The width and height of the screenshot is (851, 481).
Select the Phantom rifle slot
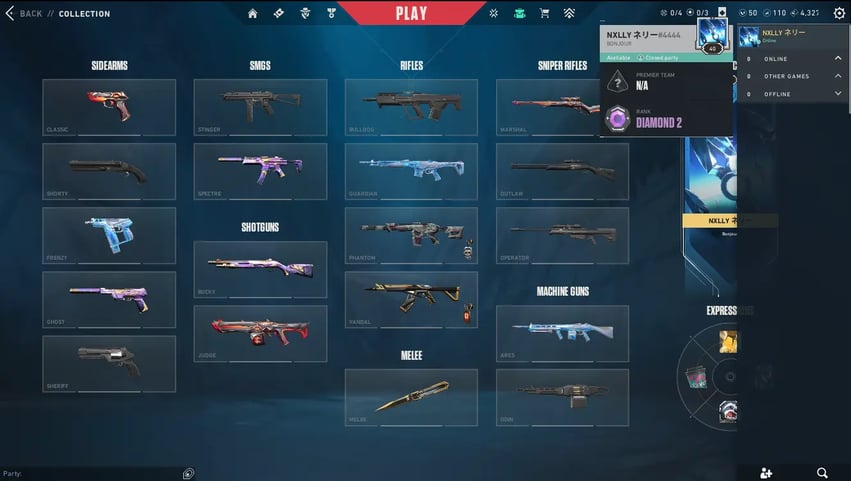click(411, 235)
